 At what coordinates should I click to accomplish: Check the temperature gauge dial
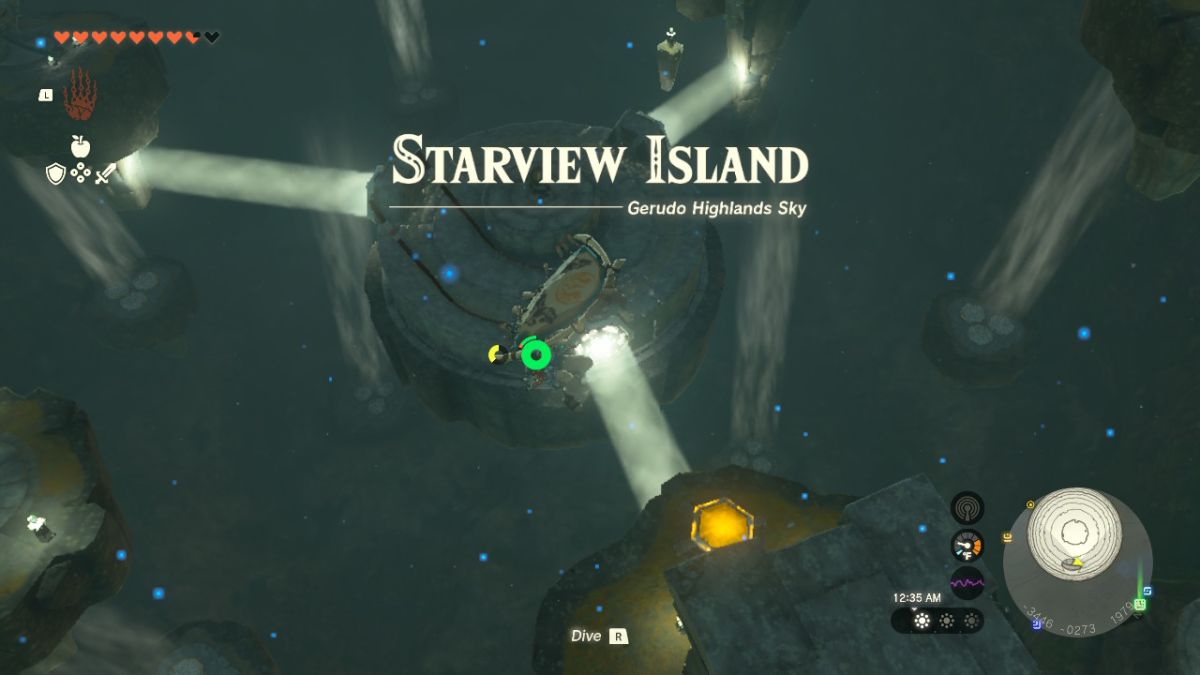pyautogui.click(x=967, y=545)
